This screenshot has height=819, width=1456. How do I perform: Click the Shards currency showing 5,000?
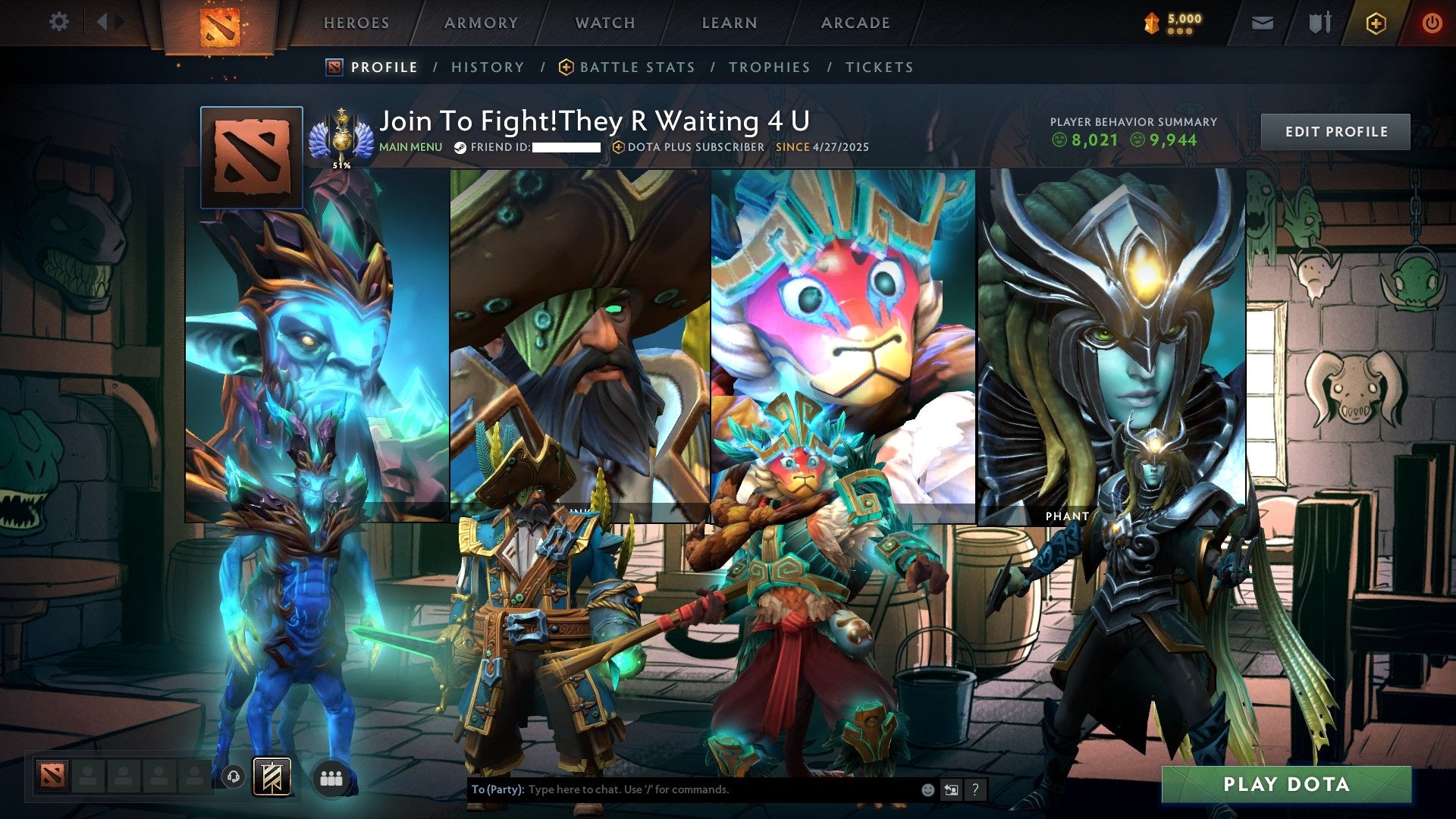[x=1172, y=23]
